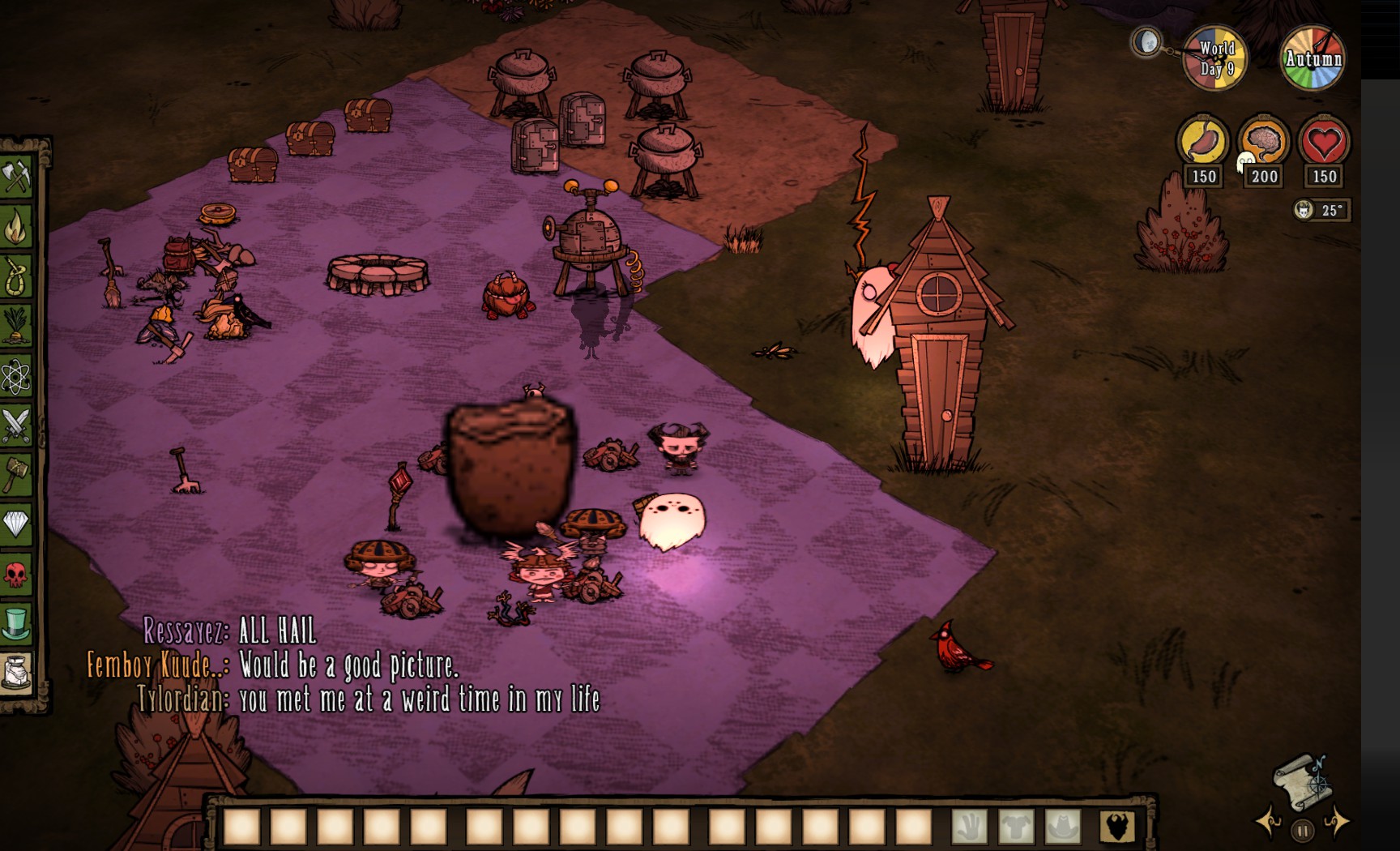The image size is (1400, 851).
Task: Click the horned silhouette inspect button
Action: coord(1117,827)
